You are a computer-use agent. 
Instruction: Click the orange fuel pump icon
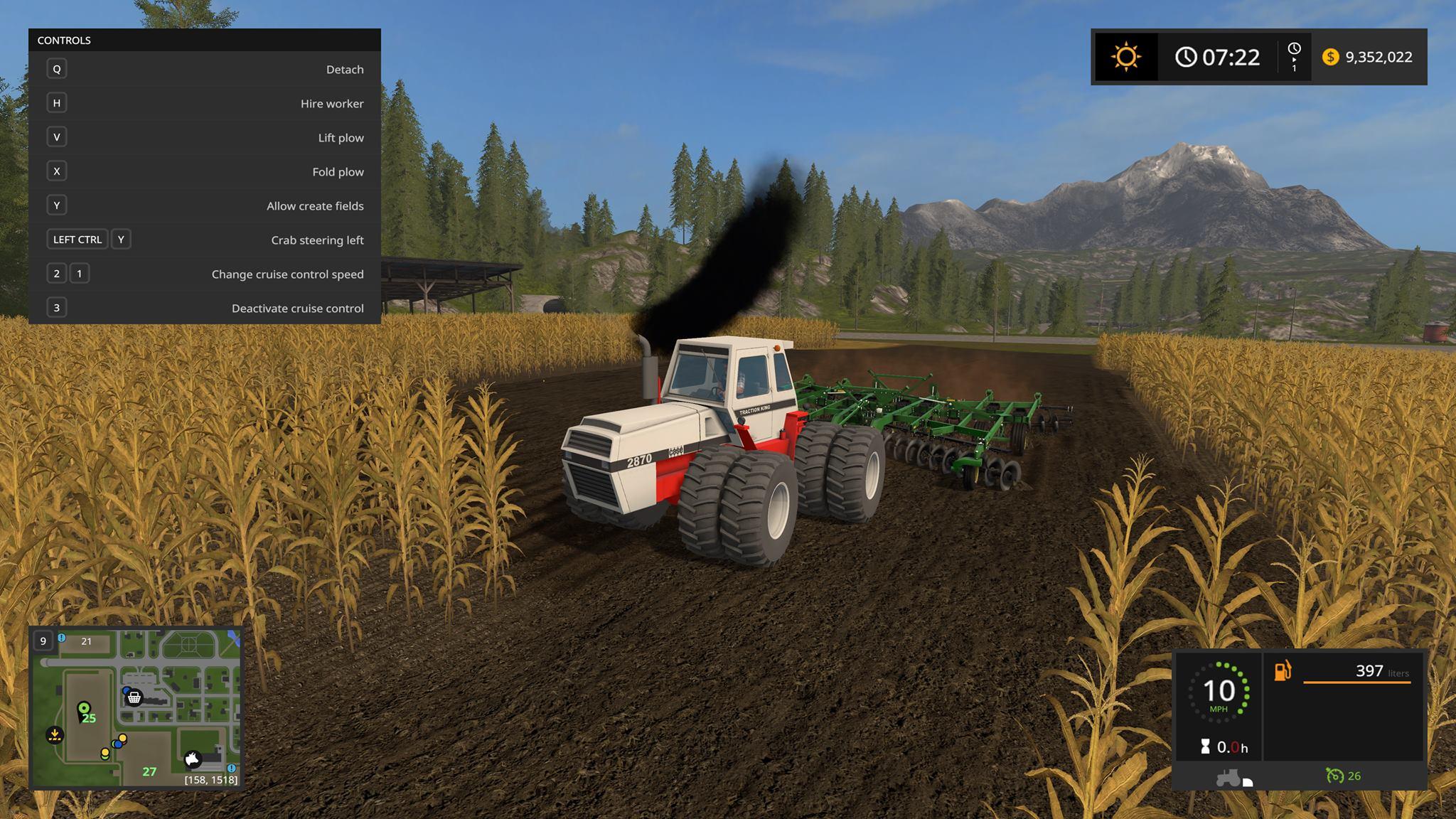(x=1283, y=670)
